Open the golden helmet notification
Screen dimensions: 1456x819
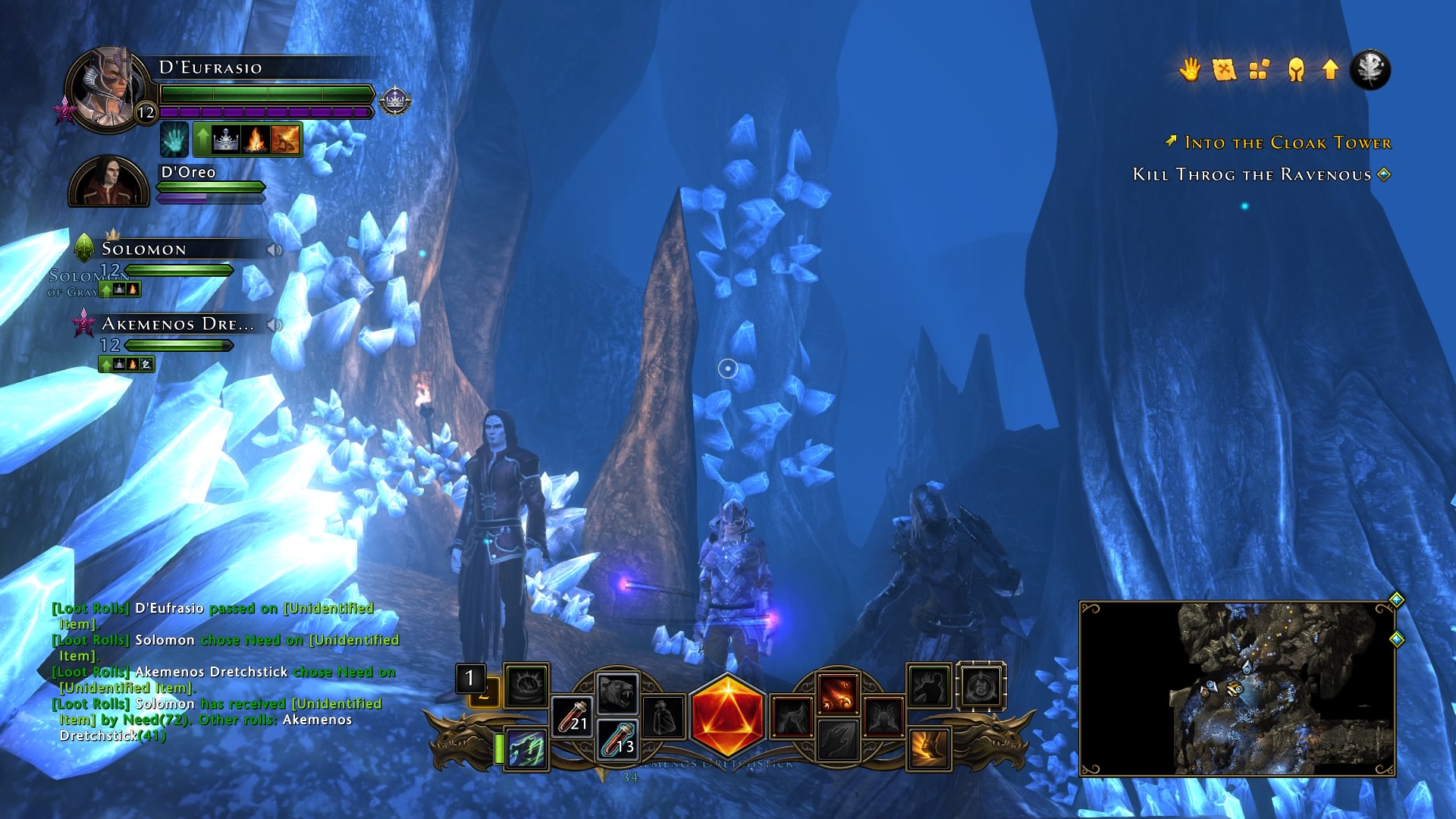[1295, 71]
